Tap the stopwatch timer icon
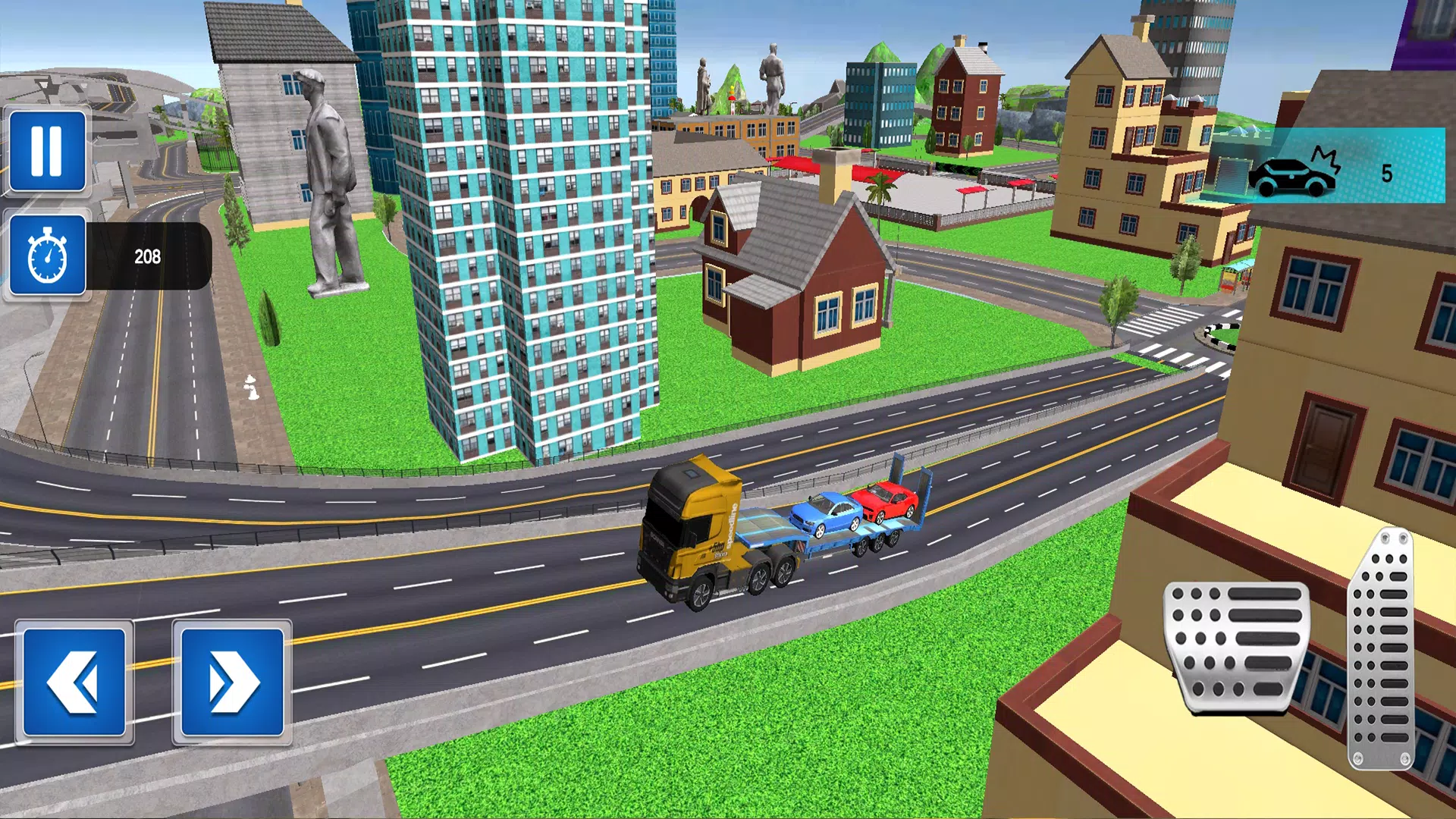 (47, 256)
